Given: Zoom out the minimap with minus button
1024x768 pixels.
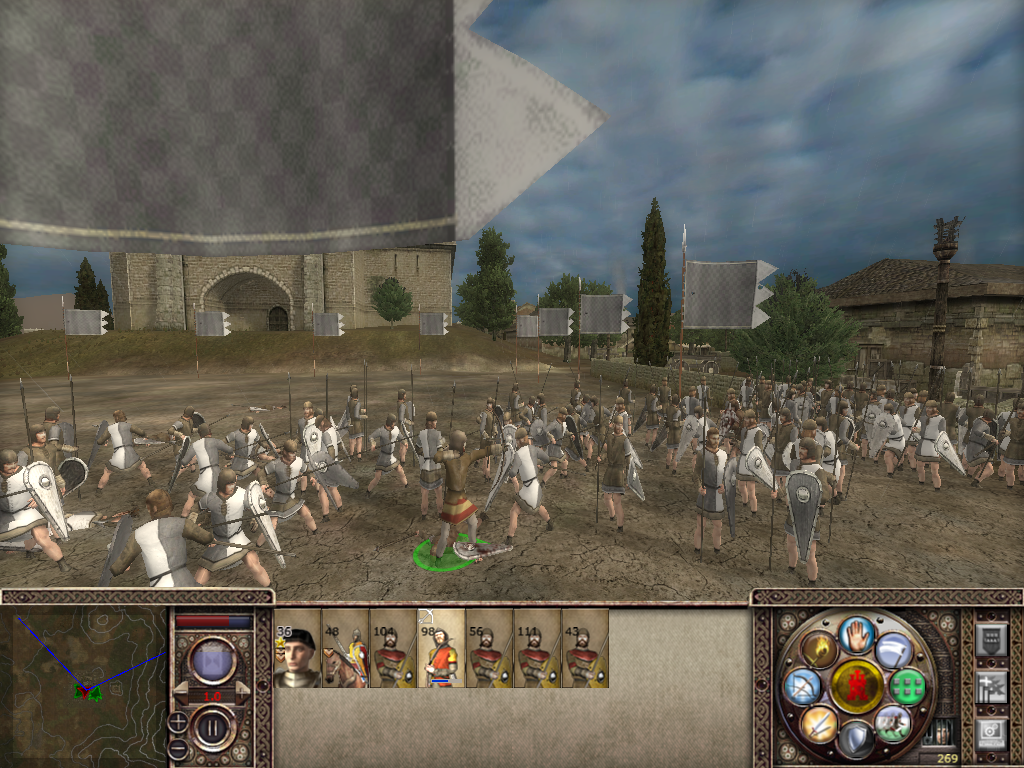Looking at the screenshot, I should pos(178,748).
